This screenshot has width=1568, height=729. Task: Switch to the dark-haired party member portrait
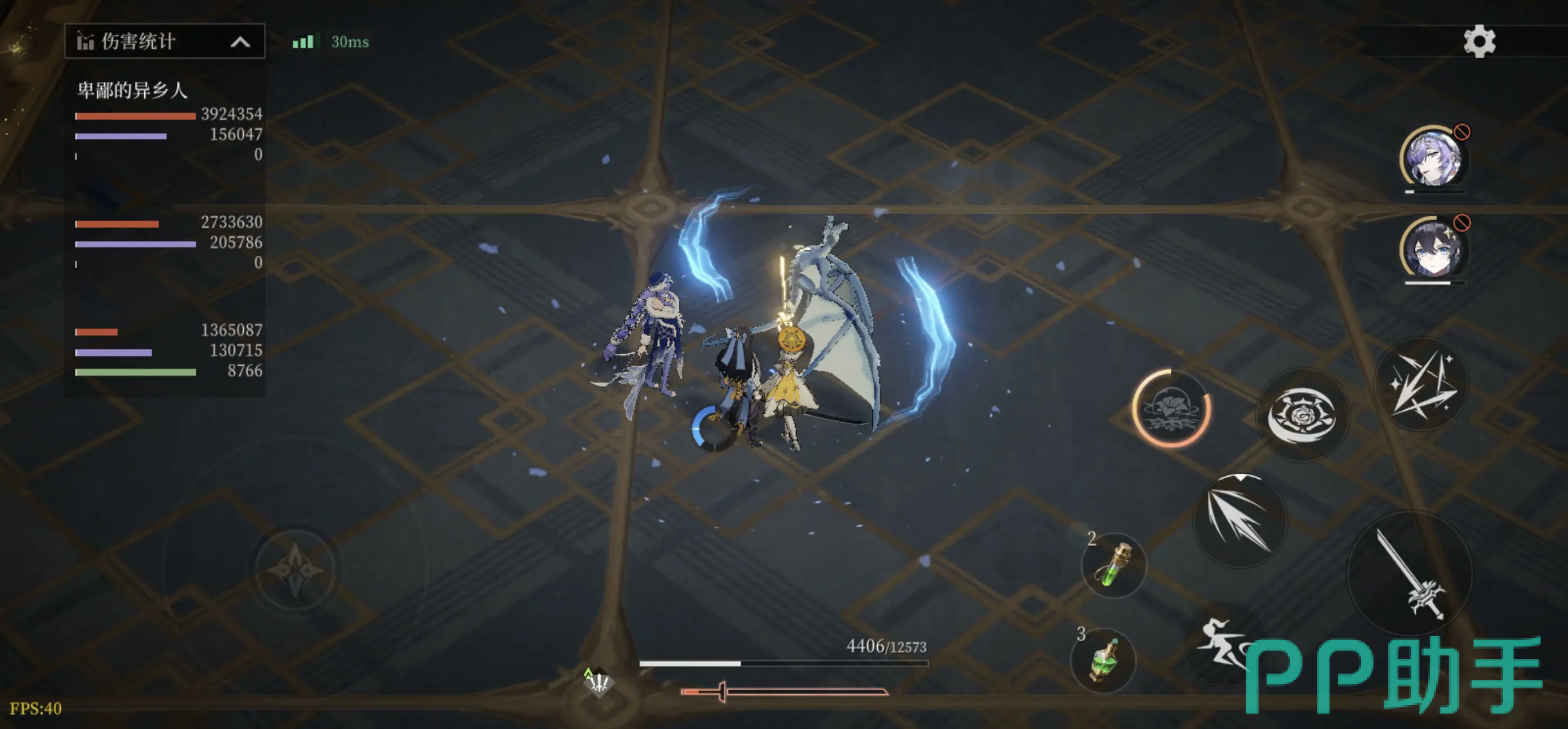point(1433,249)
